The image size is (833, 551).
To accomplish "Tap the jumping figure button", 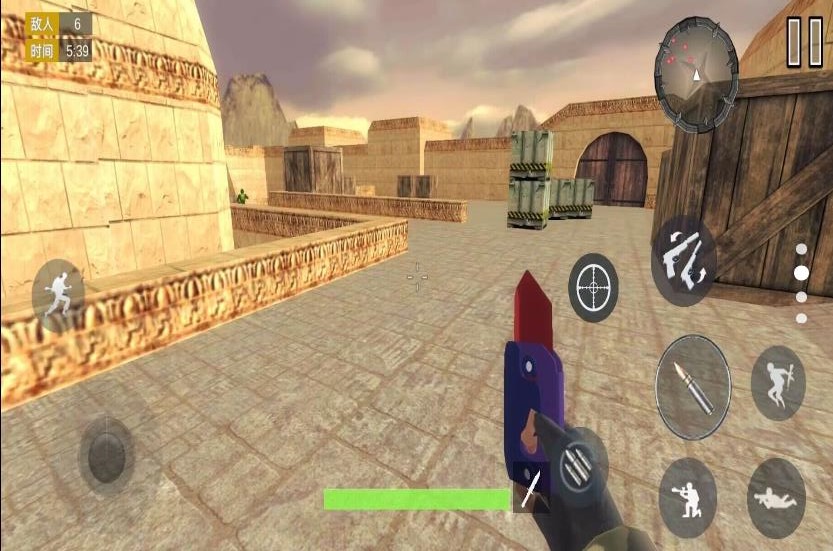I will (777, 383).
